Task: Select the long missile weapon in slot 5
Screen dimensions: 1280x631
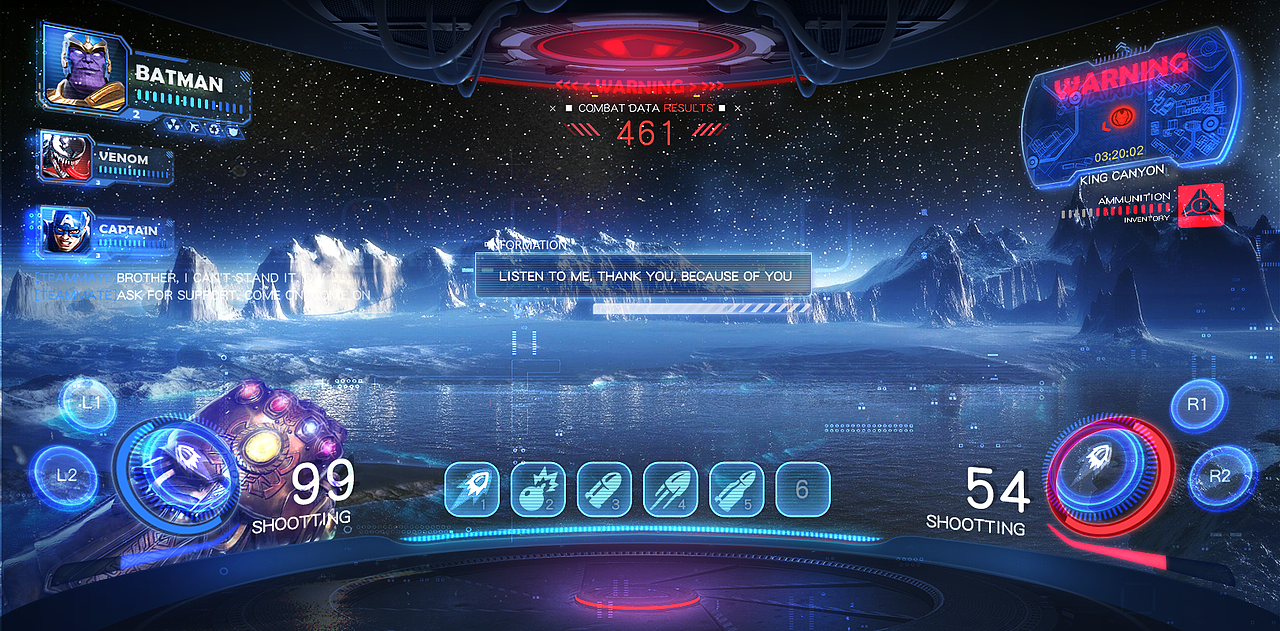Action: [736, 489]
